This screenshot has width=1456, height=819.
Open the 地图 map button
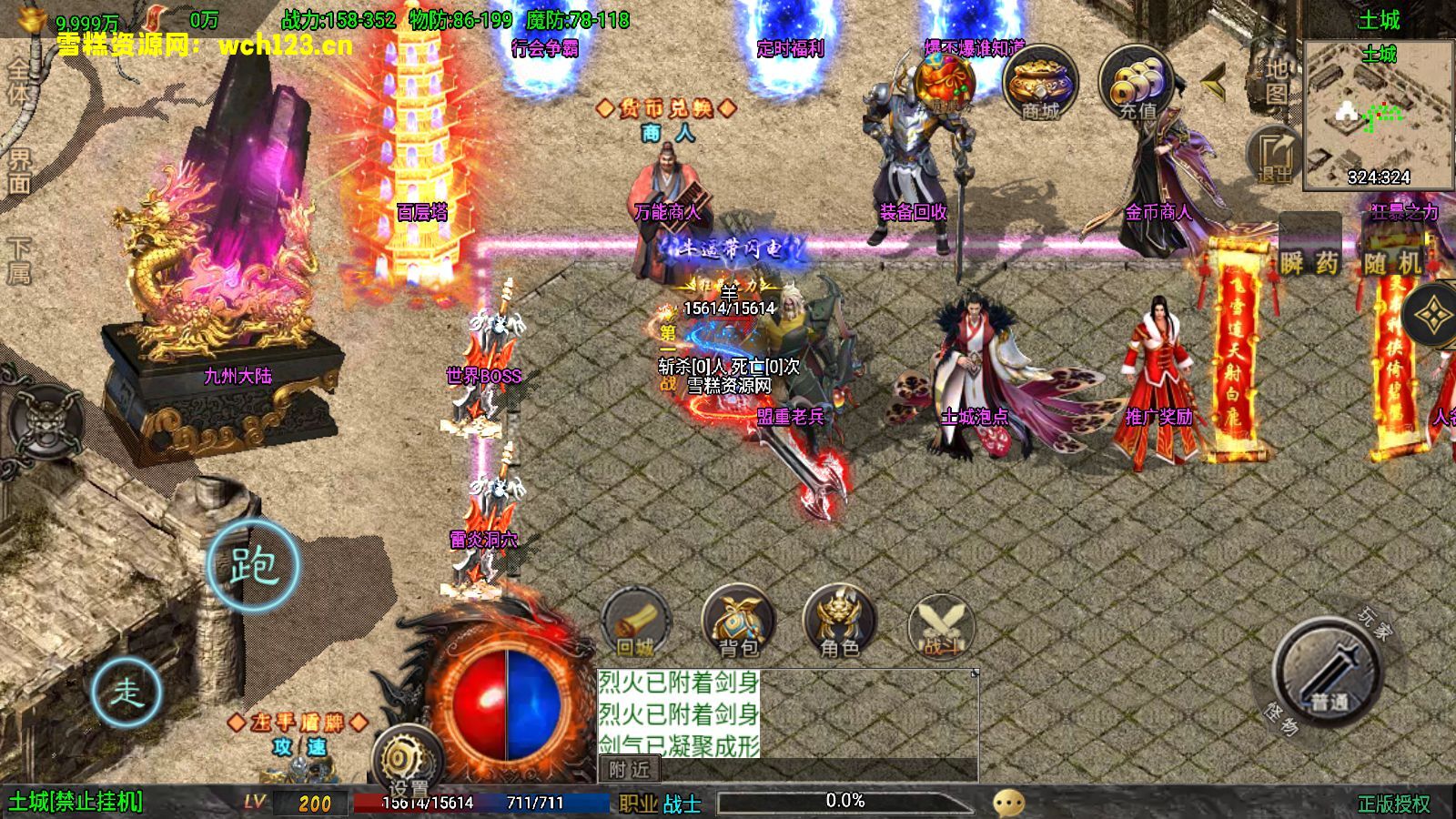click(x=1277, y=80)
